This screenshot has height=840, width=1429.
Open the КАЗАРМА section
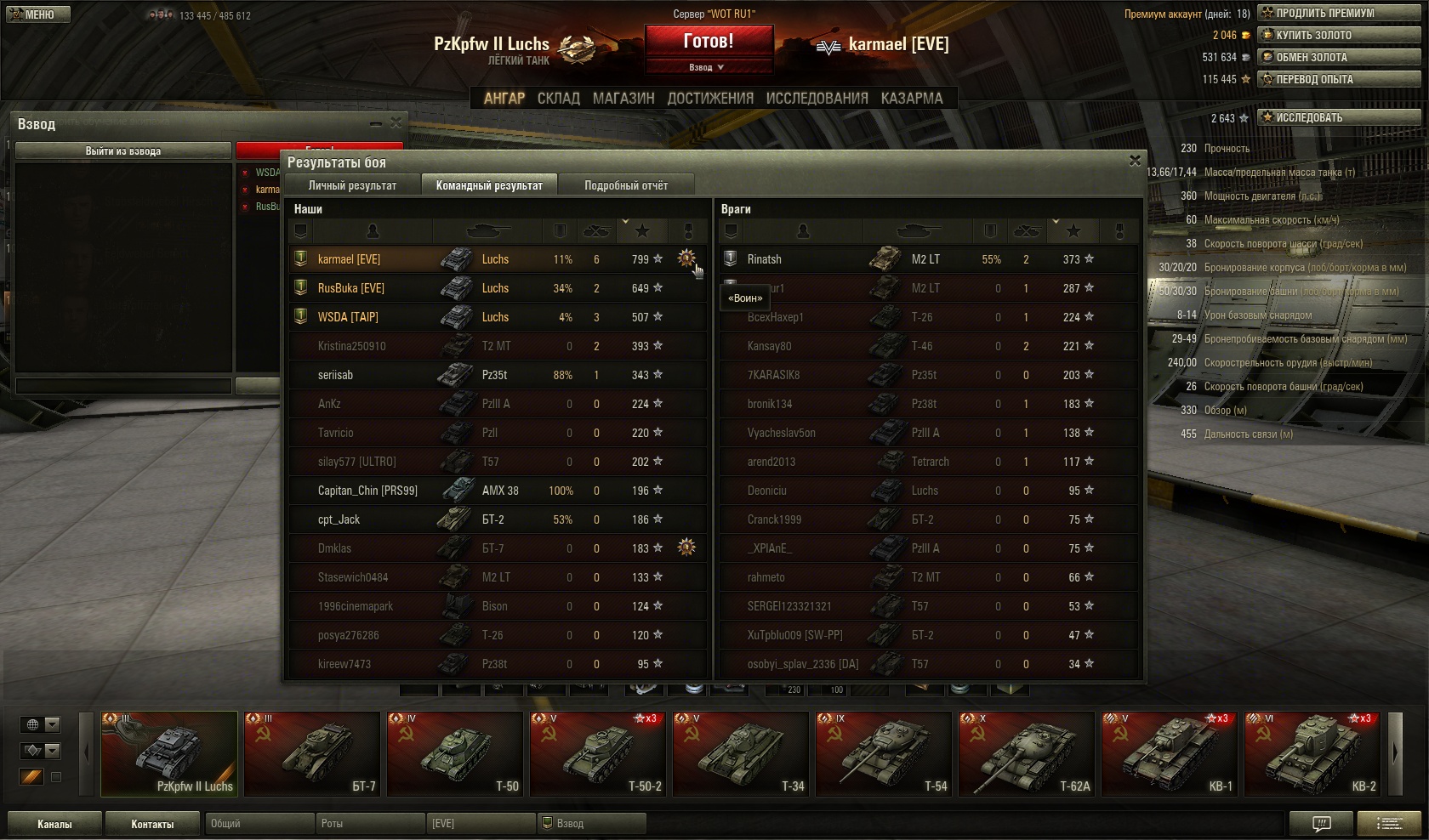pos(912,99)
